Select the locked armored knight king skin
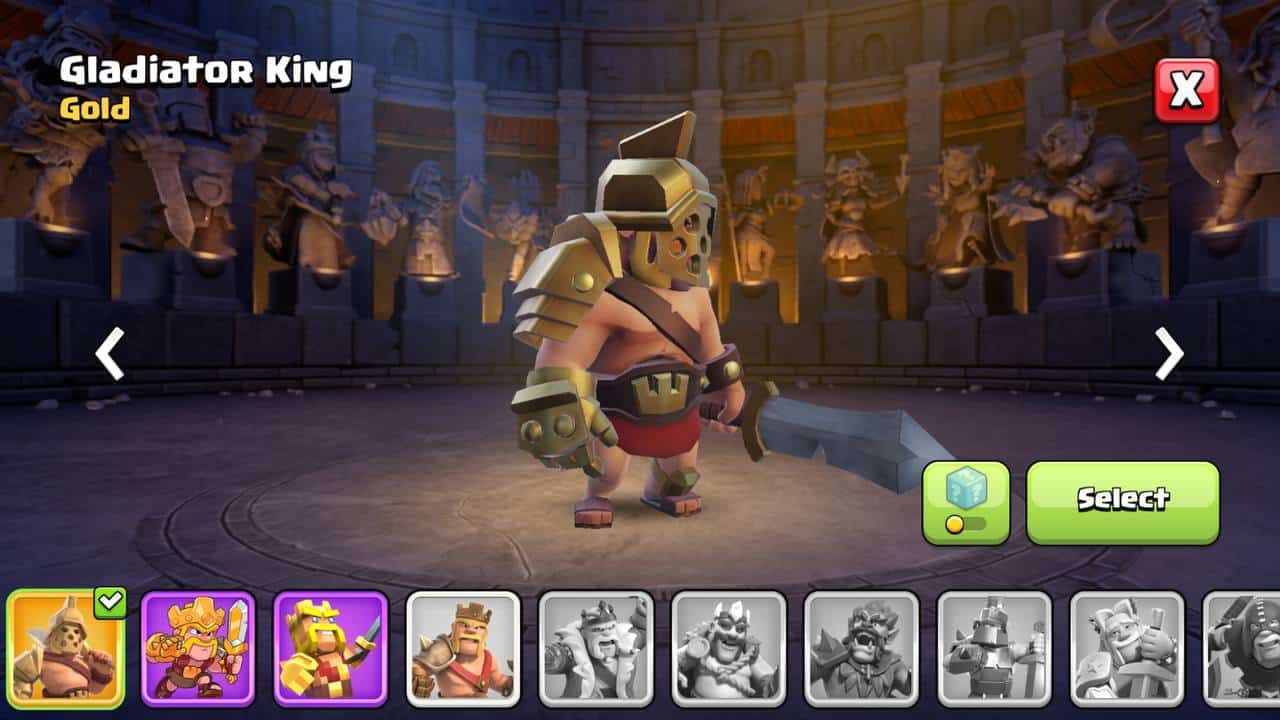Image resolution: width=1280 pixels, height=720 pixels. pyautogui.click(x=994, y=649)
